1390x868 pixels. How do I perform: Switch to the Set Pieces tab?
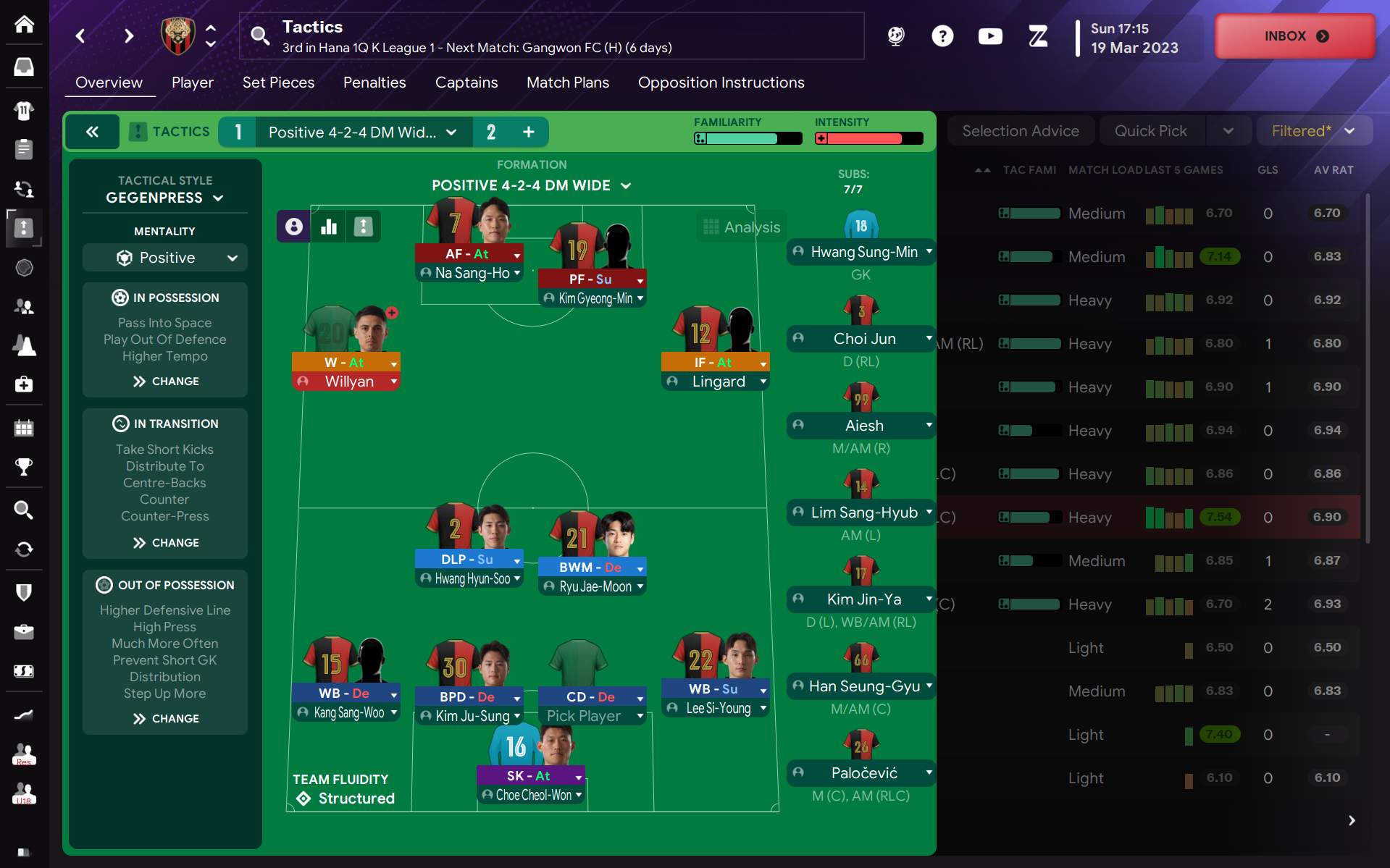tap(278, 83)
